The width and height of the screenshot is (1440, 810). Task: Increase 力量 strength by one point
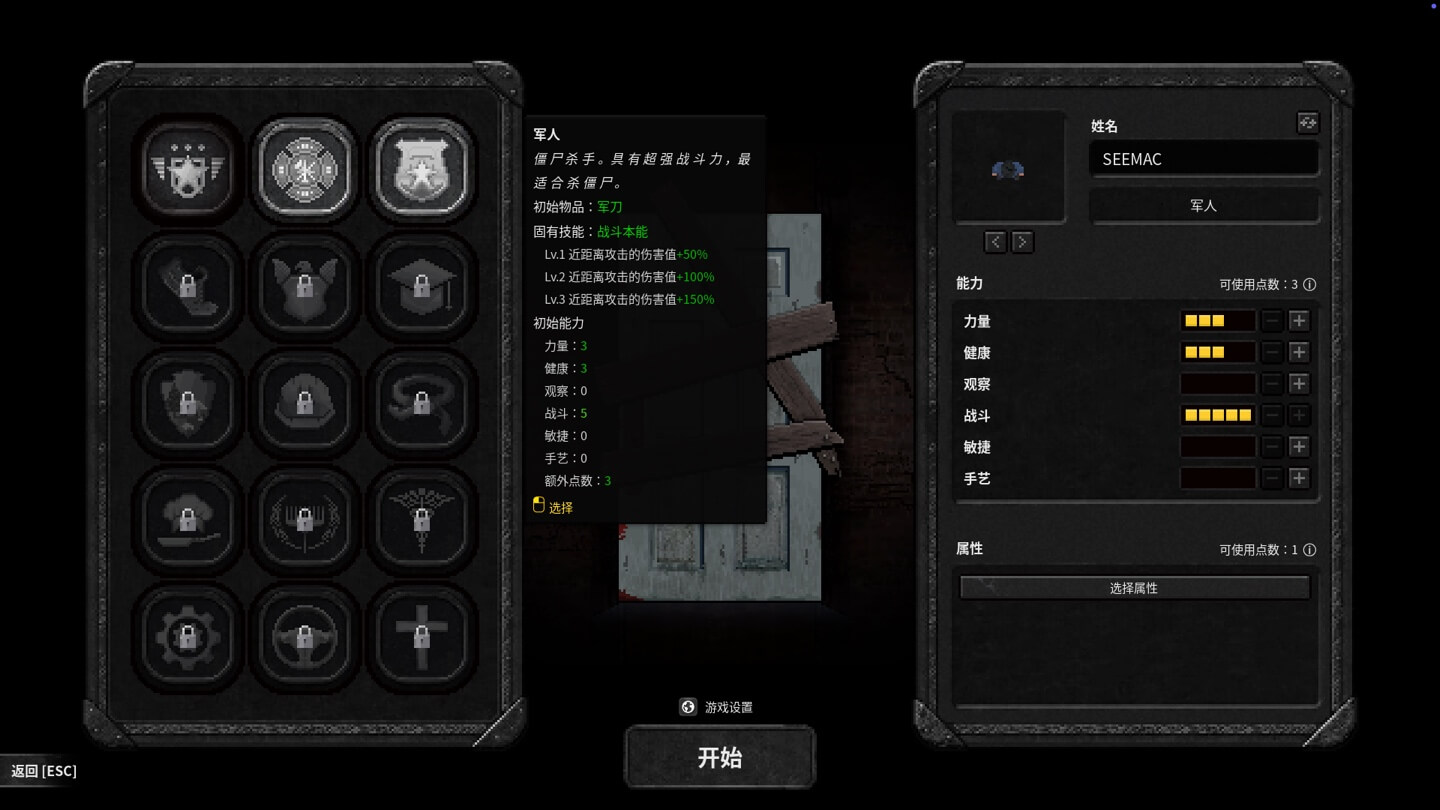1299,321
